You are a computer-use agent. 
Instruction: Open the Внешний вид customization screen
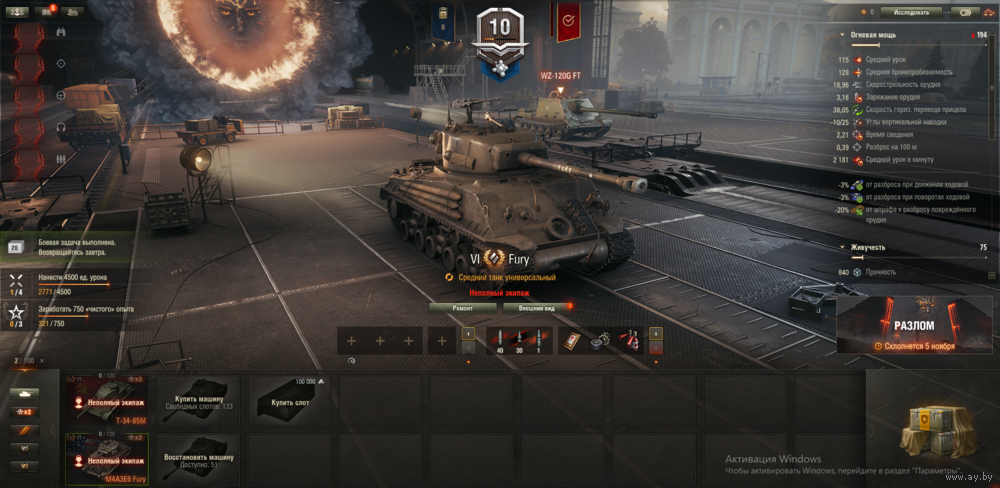tap(538, 308)
